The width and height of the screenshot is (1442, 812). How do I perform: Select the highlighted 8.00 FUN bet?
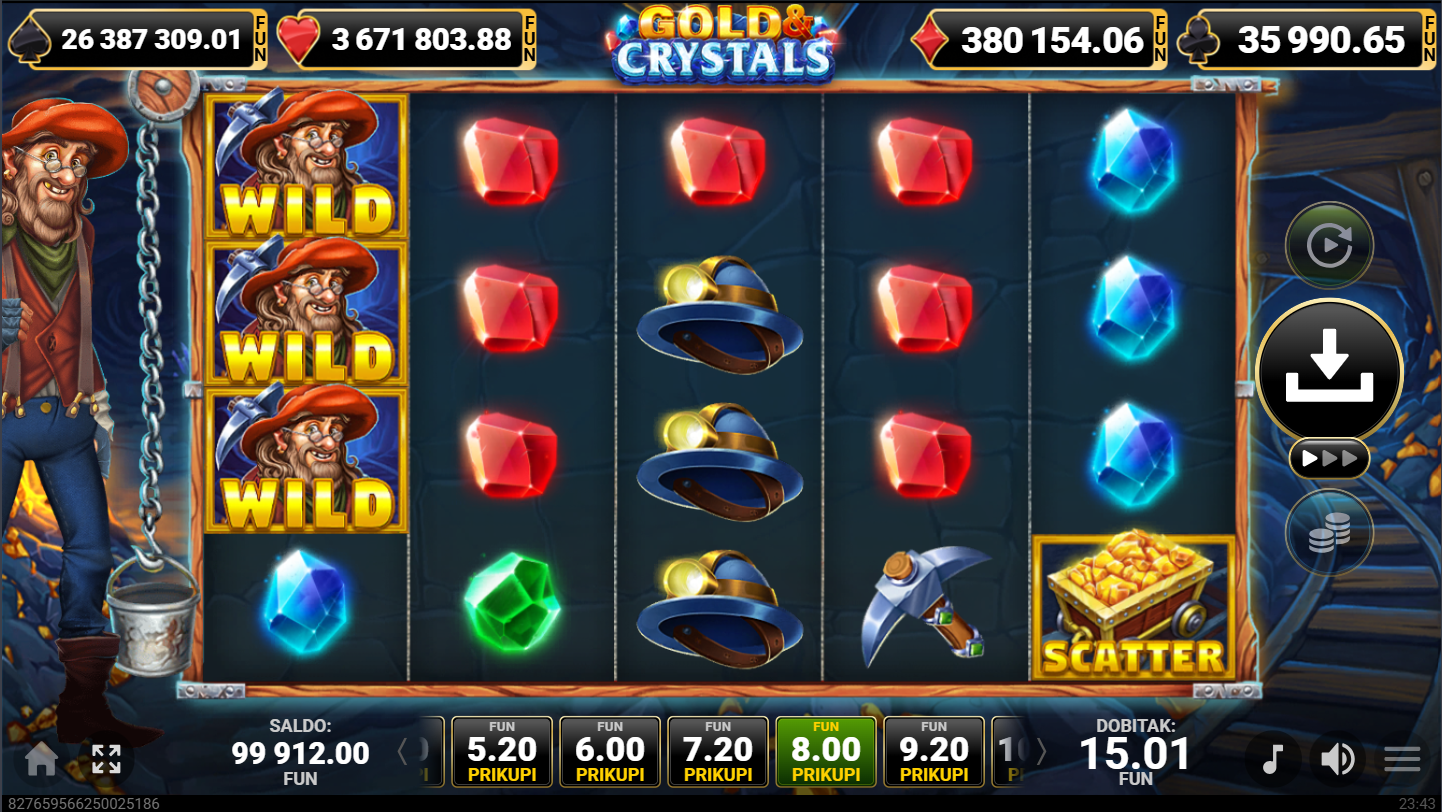(x=826, y=751)
